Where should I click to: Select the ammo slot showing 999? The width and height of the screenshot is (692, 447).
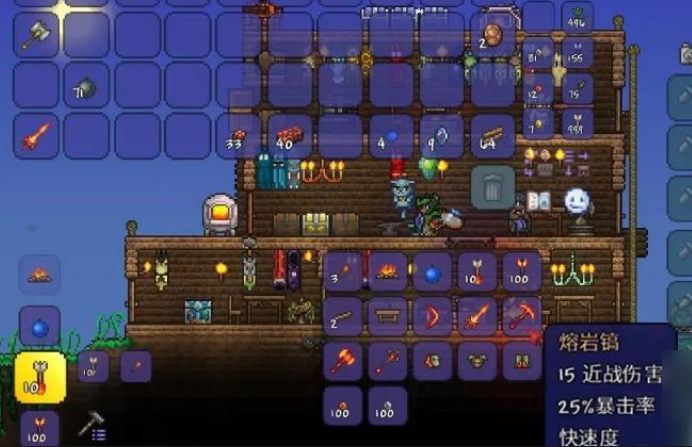point(576,123)
